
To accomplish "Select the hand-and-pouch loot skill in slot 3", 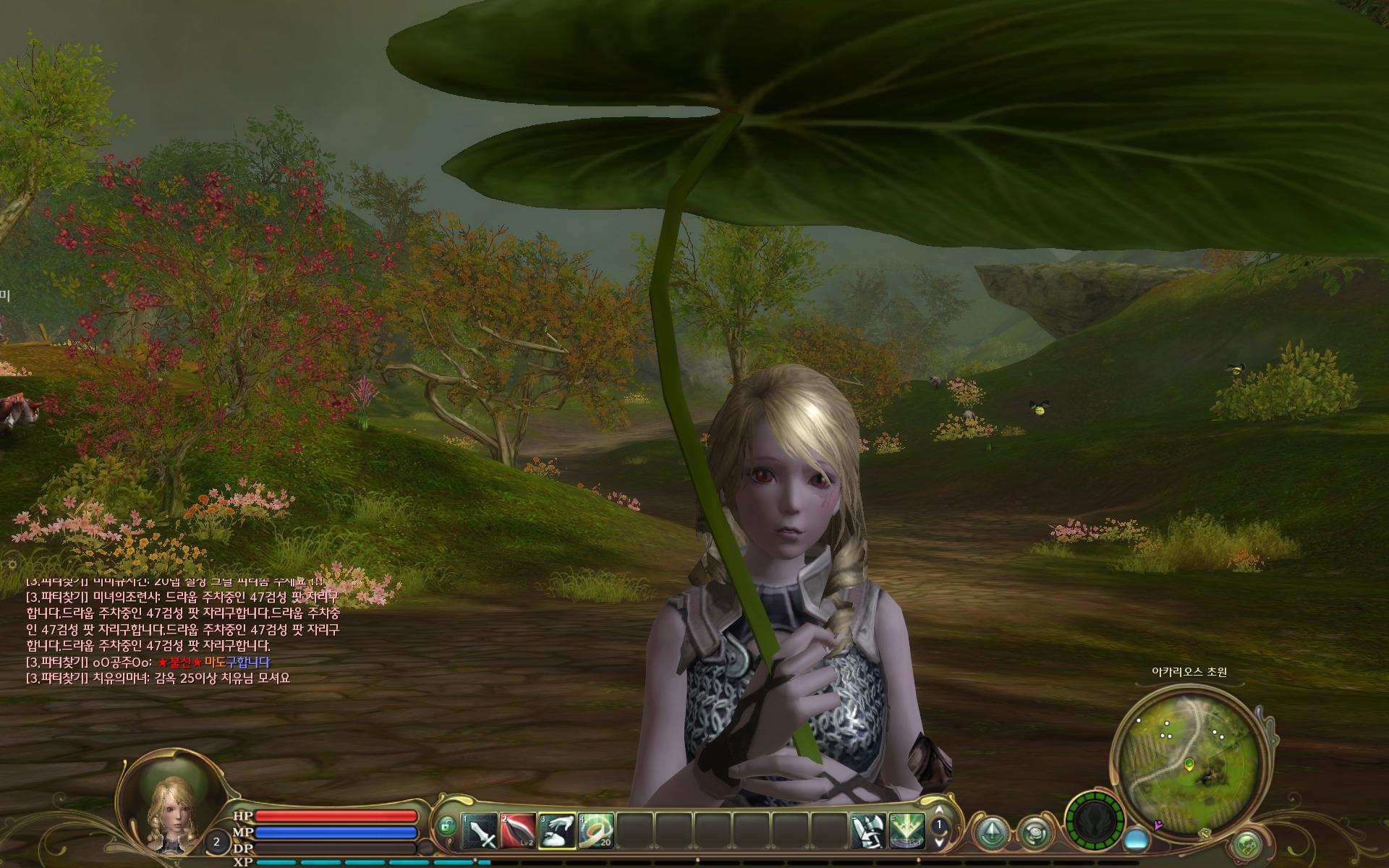I will pos(557,831).
